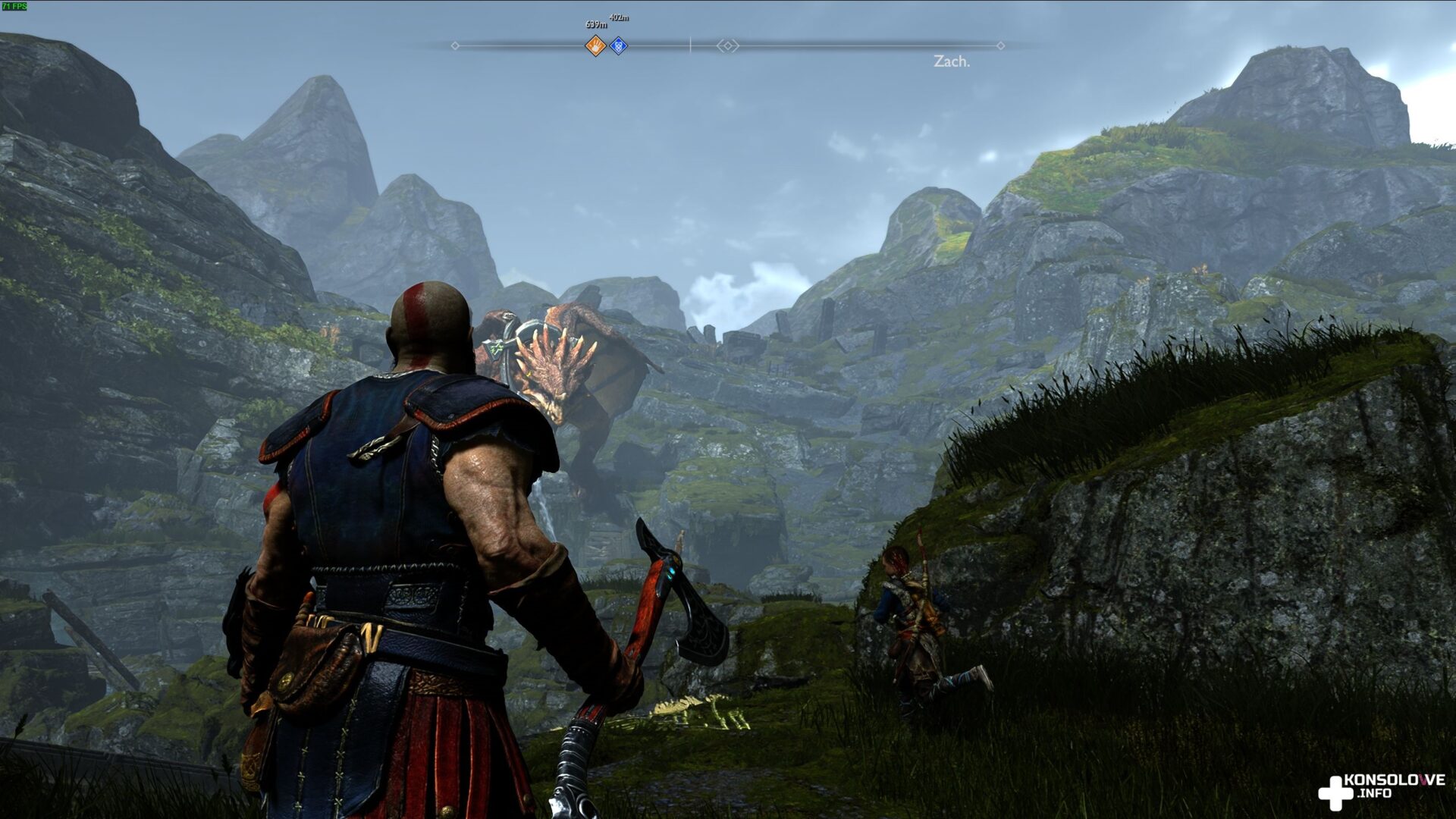Select the orange handprint quest marker
Viewport: 1456px width, 819px height.
tap(596, 46)
